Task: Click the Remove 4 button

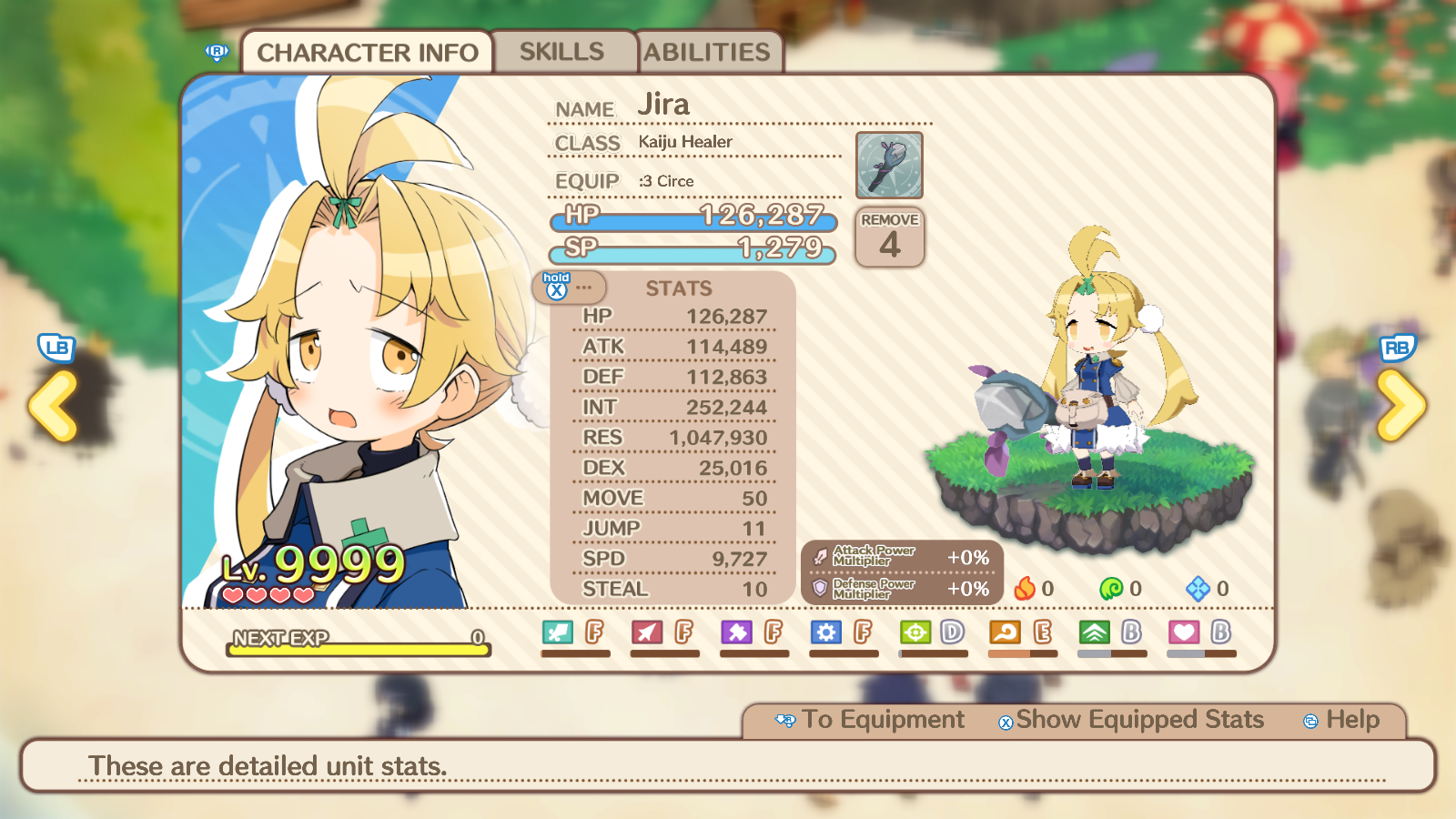Action: click(x=890, y=238)
